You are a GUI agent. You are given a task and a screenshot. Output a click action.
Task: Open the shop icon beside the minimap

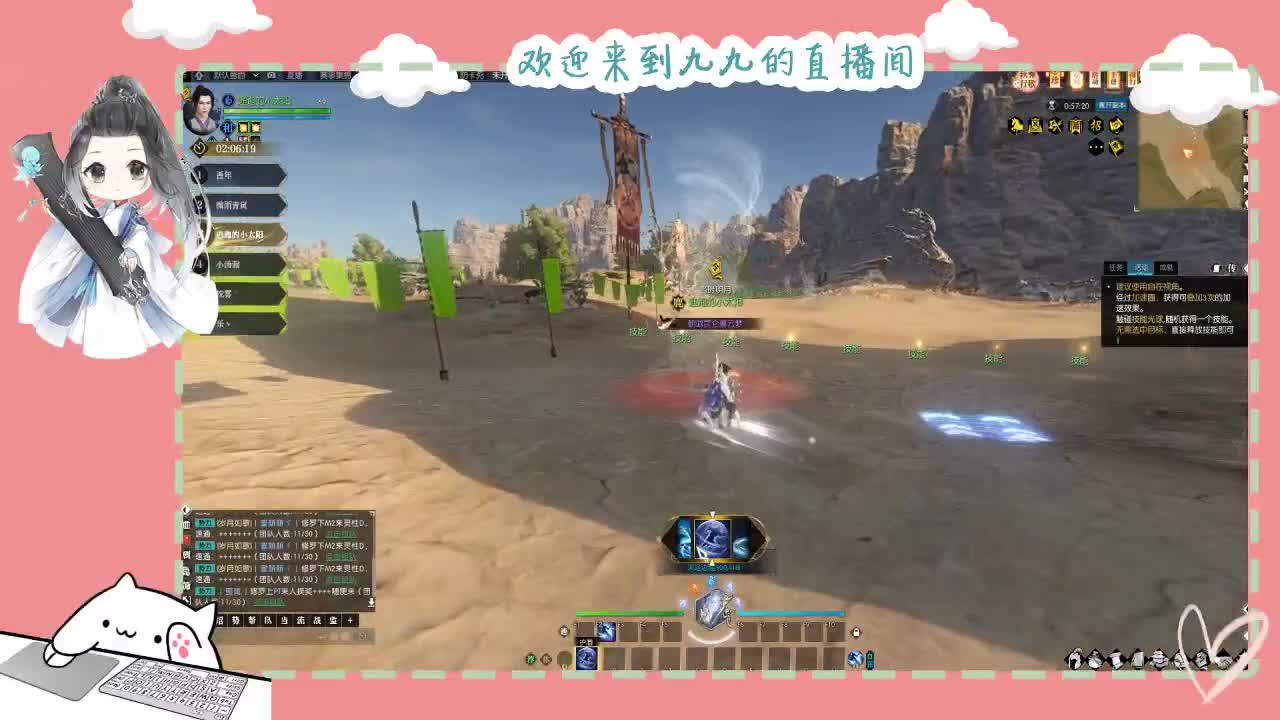1076,125
